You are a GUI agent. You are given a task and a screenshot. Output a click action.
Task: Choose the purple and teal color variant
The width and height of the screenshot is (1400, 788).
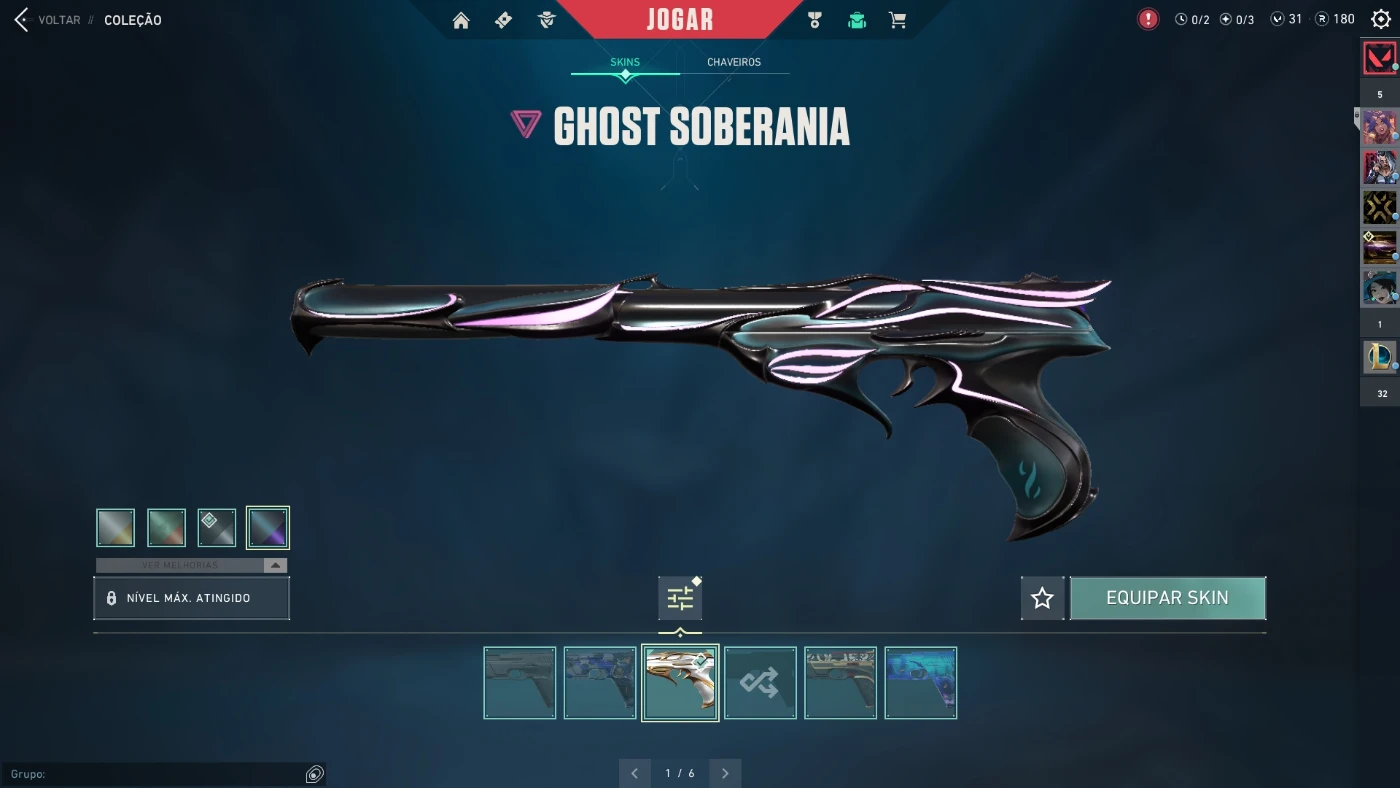point(268,528)
